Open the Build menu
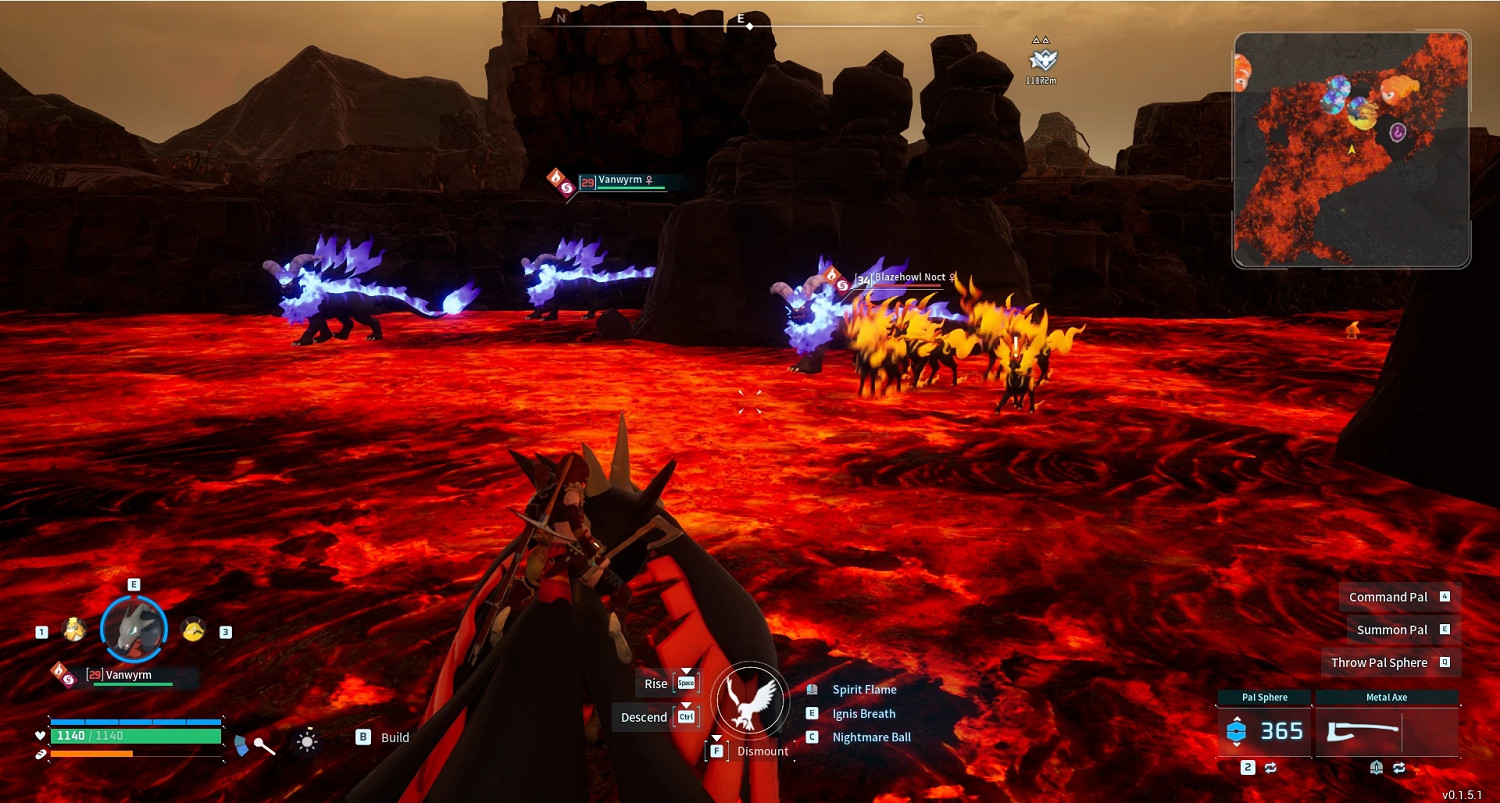The width and height of the screenshot is (1500, 803). click(394, 738)
